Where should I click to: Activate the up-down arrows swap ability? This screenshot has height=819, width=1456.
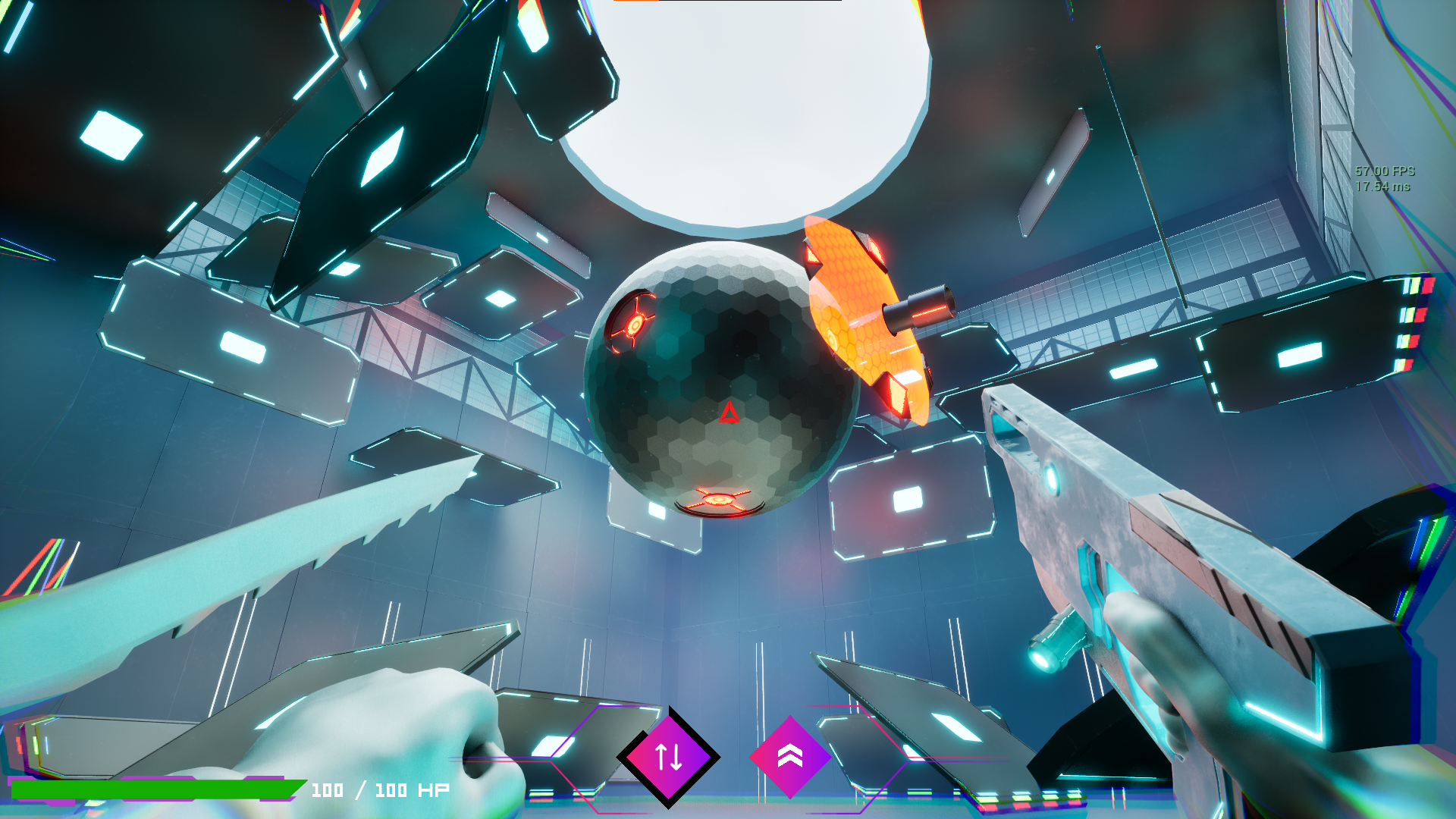click(x=668, y=757)
